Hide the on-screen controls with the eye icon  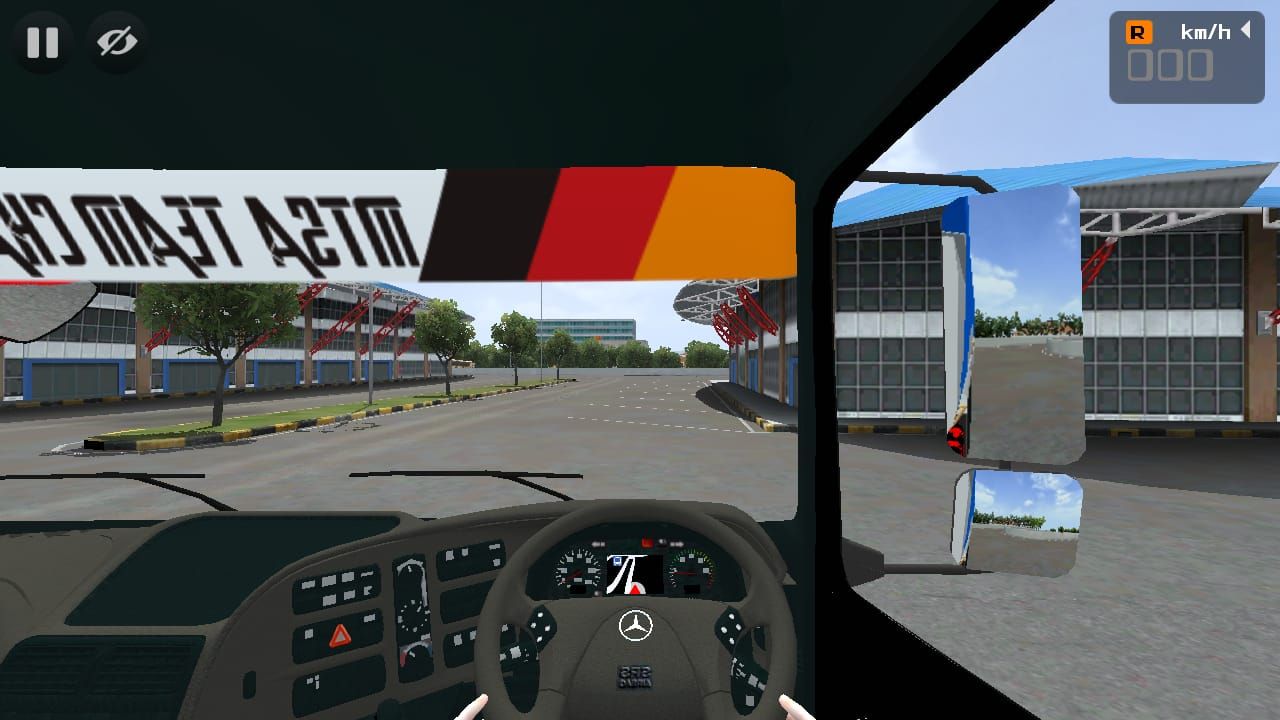(117, 42)
